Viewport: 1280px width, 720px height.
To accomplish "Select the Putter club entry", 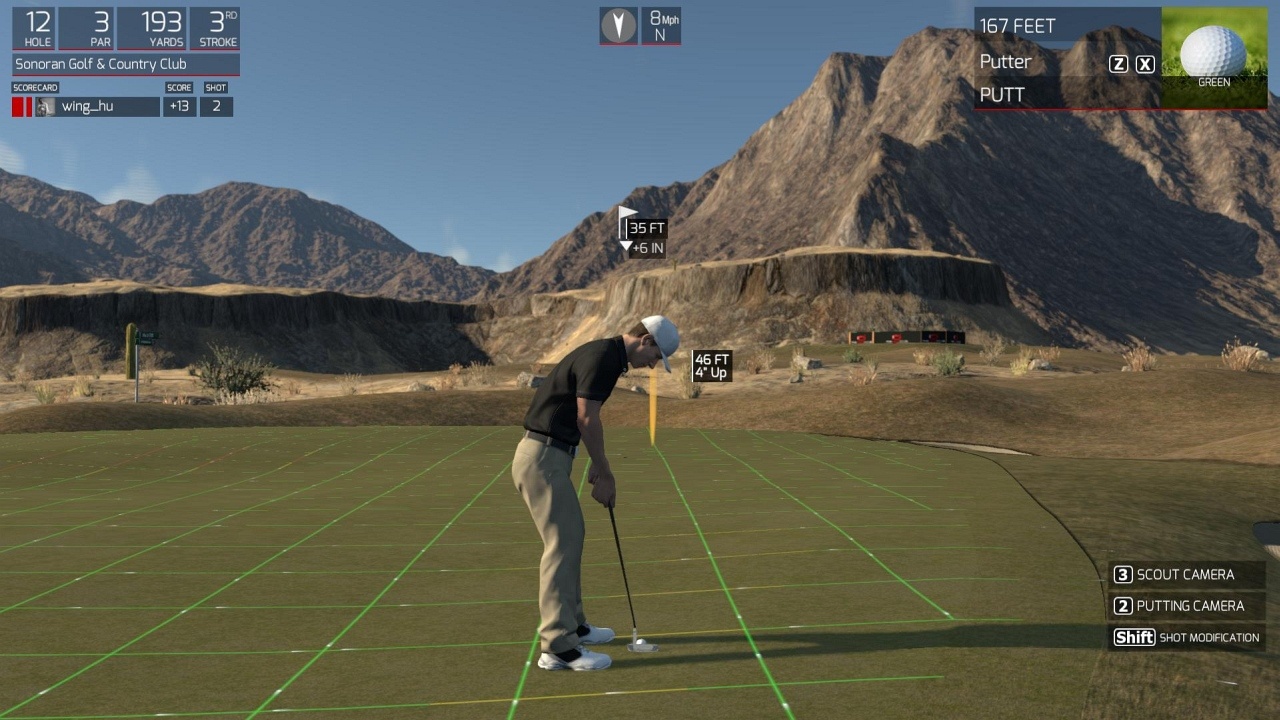I will point(1006,62).
